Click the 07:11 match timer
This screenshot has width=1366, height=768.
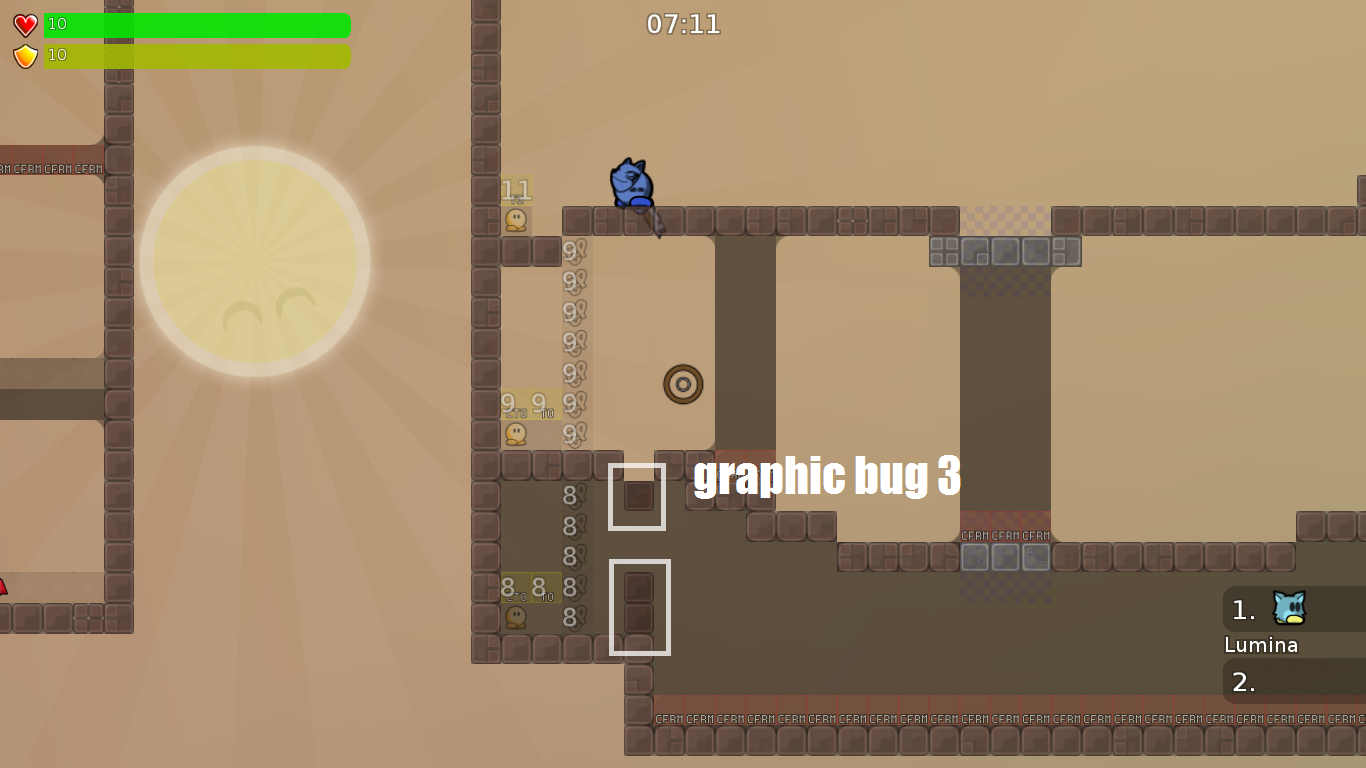[x=683, y=24]
